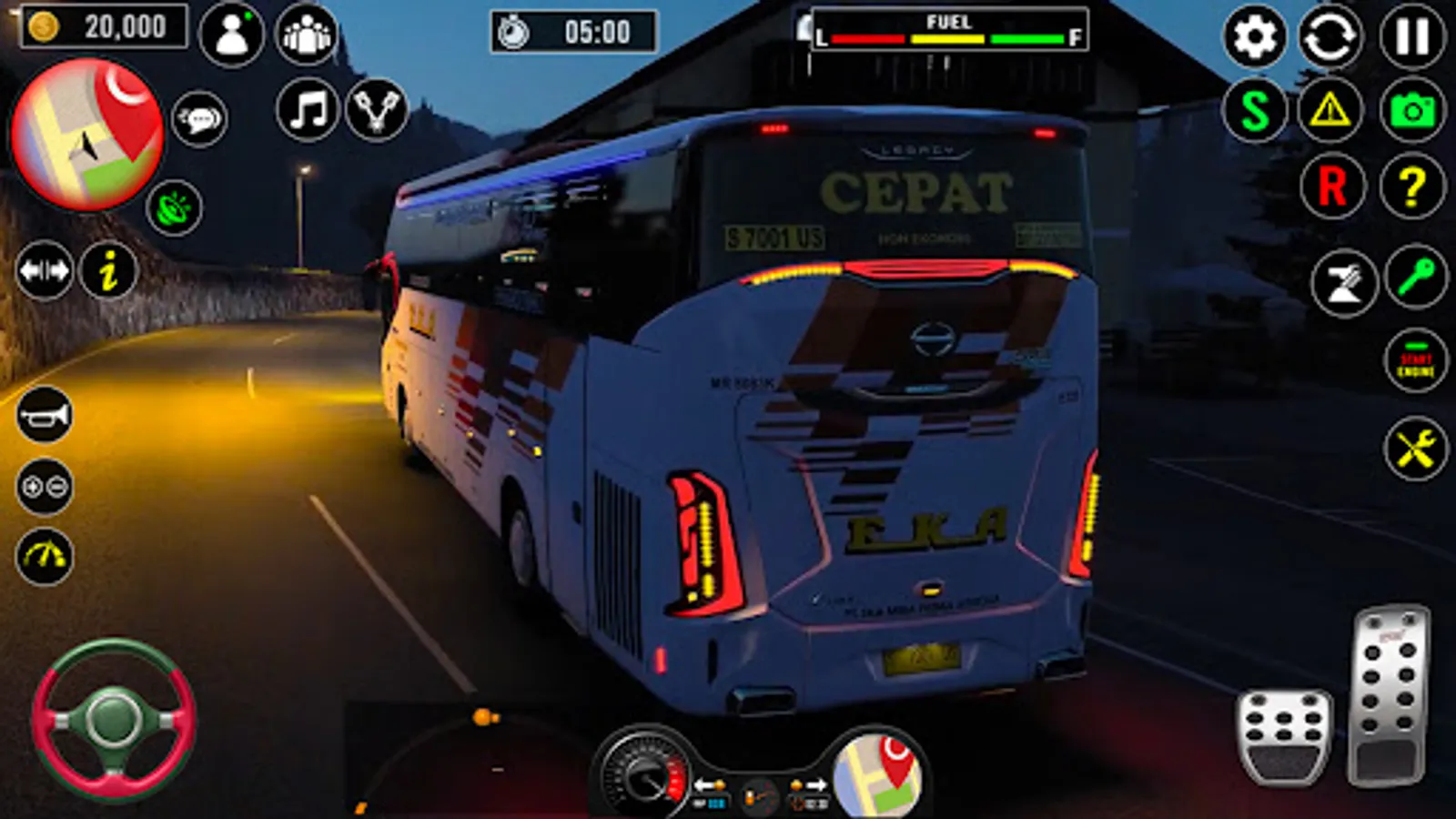Open the group of people icon
Screen dimensions: 1456x819
pos(306,35)
